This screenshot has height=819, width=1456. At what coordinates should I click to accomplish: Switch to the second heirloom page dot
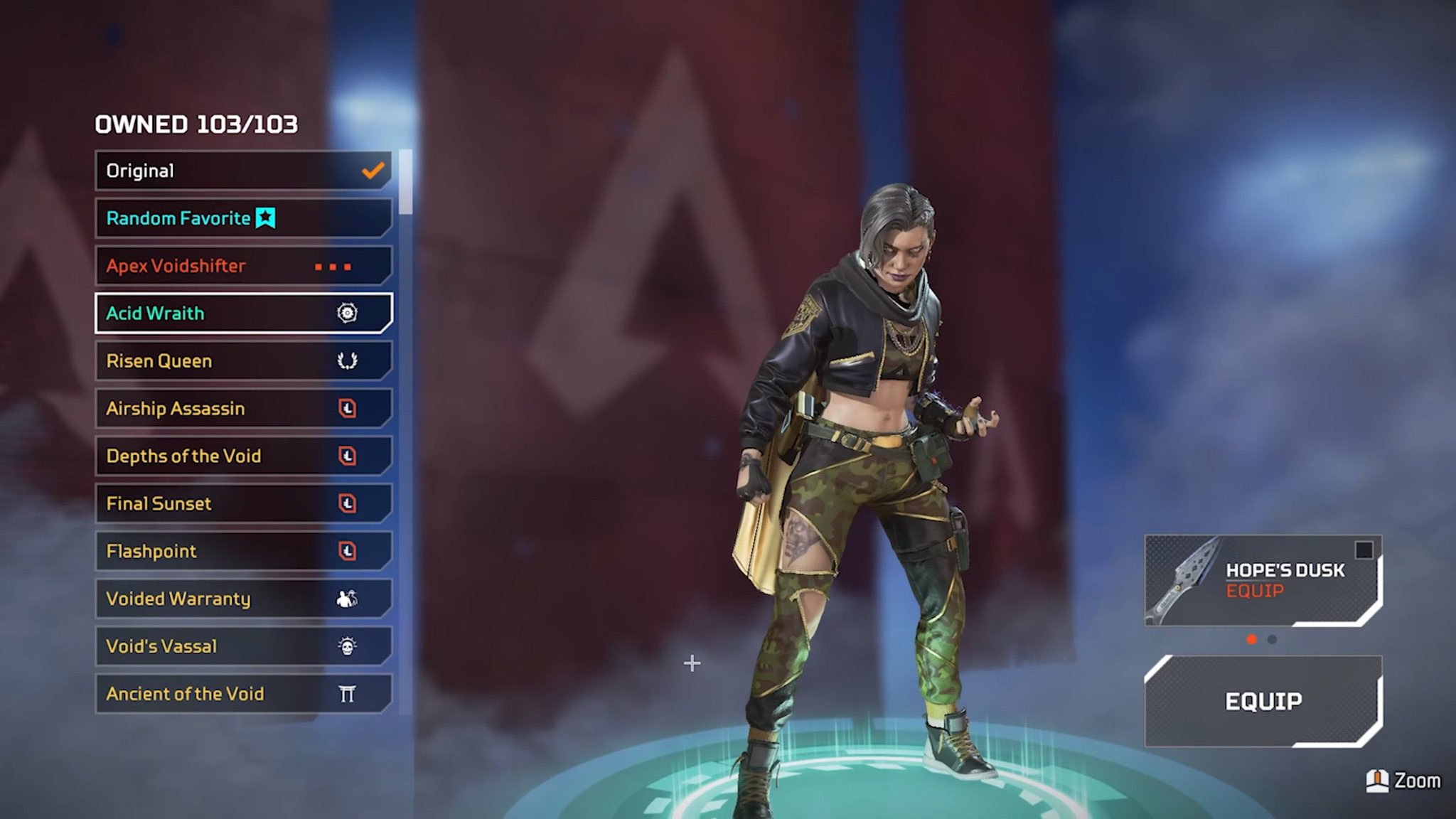(1272, 639)
